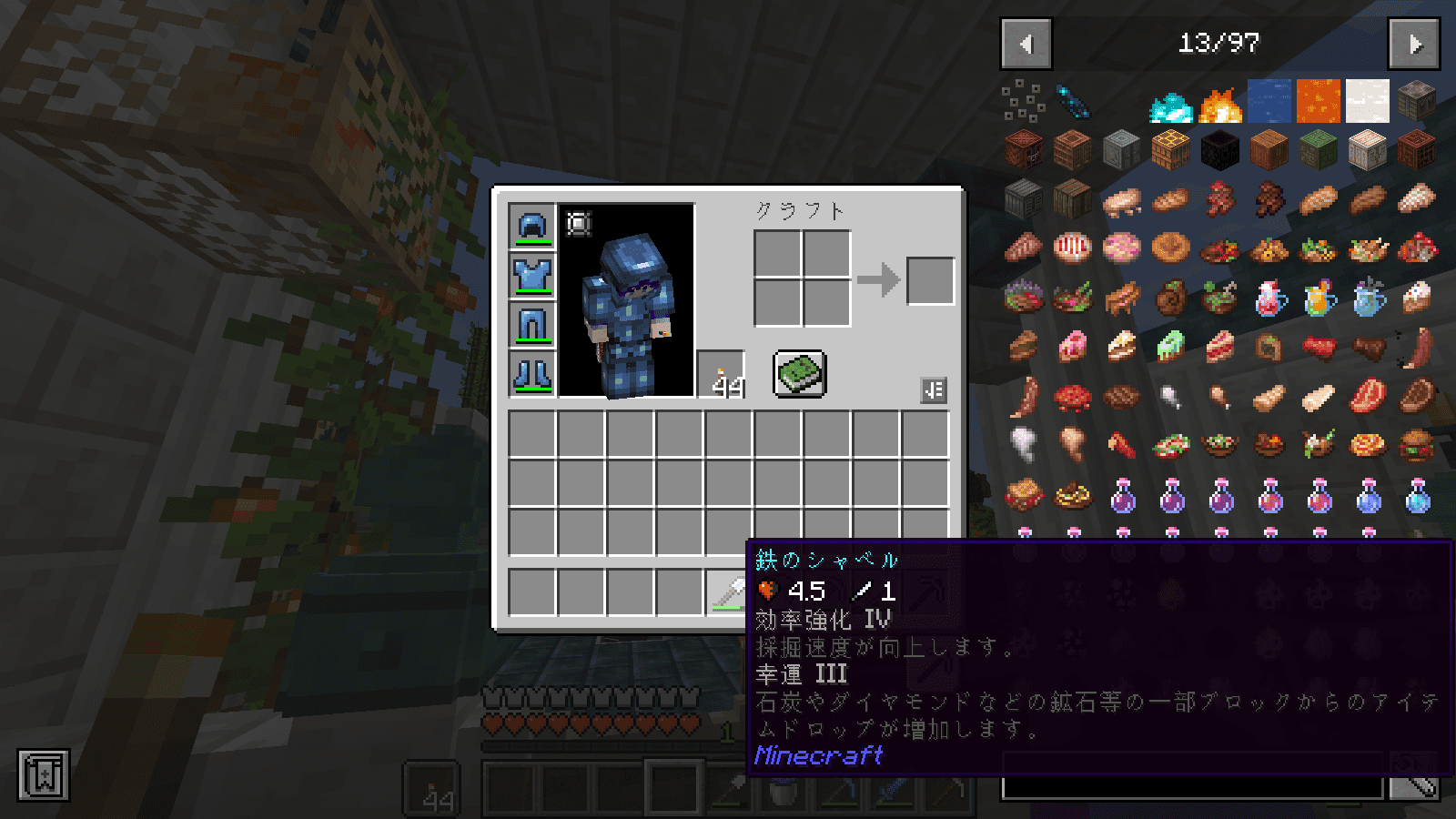This screenshot has width=1456, height=819.
Task: Choose the cyan soul fire item
Action: click(x=1171, y=105)
